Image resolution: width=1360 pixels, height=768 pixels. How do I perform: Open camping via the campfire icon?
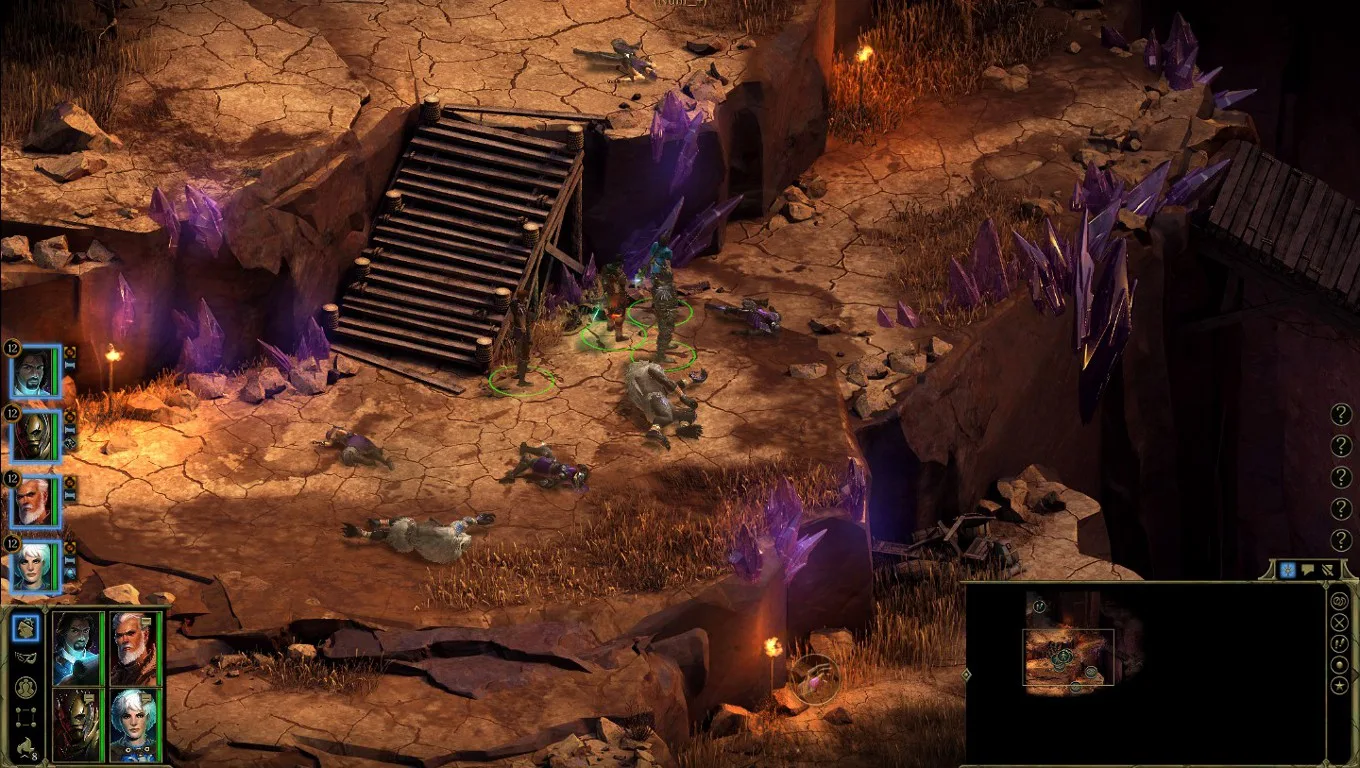[26, 744]
